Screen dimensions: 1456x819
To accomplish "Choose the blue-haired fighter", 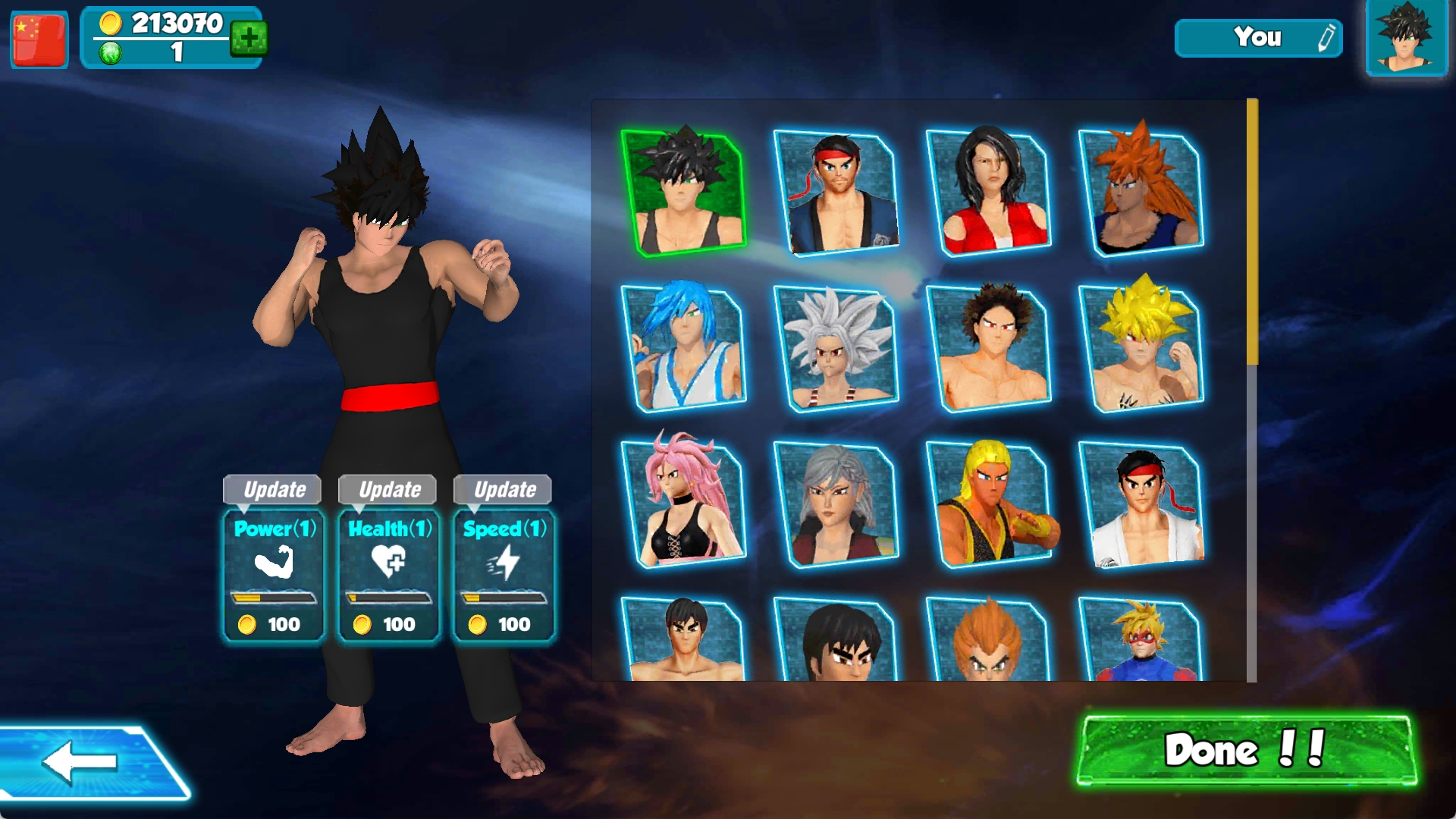I will point(683,348).
